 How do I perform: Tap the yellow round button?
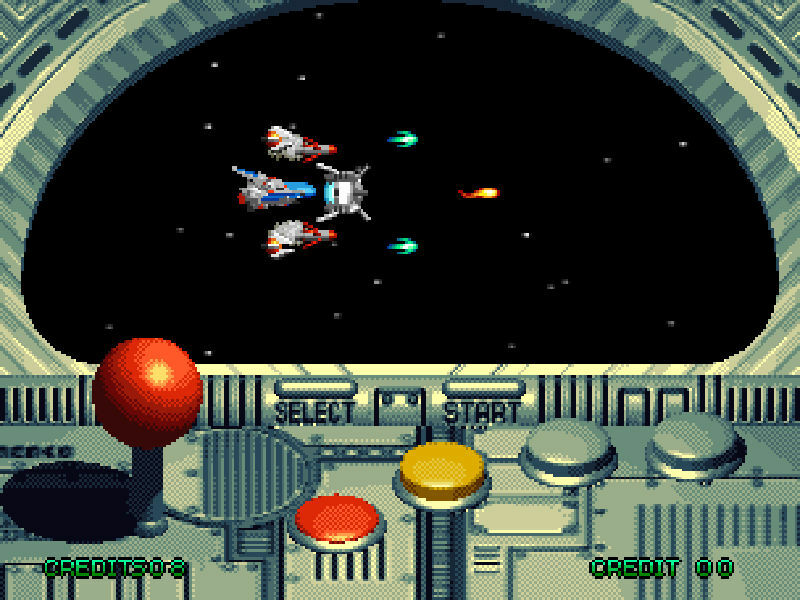441,467
